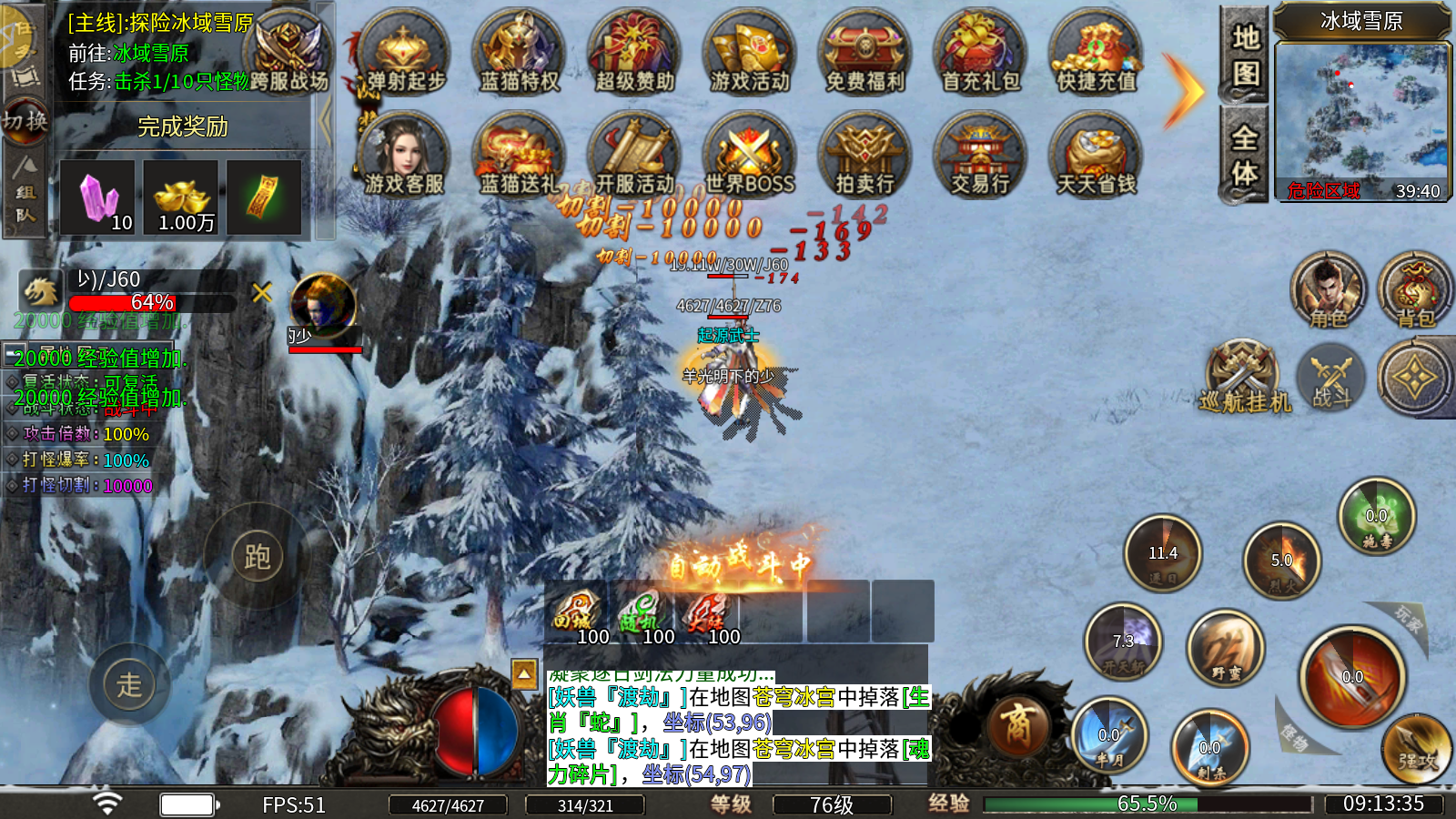
Task: Collapse the orange arrow beside top icons
Action: (x=1183, y=91)
